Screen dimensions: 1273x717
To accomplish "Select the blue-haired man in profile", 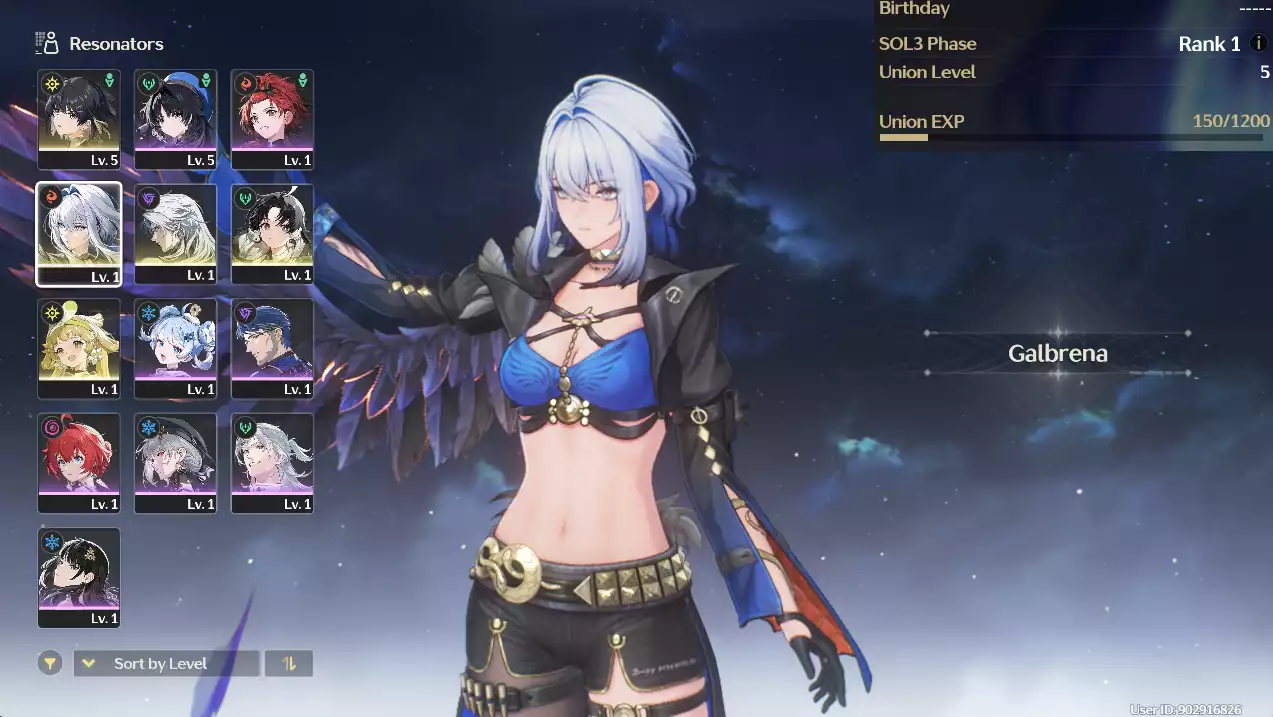I will pyautogui.click(x=272, y=348).
